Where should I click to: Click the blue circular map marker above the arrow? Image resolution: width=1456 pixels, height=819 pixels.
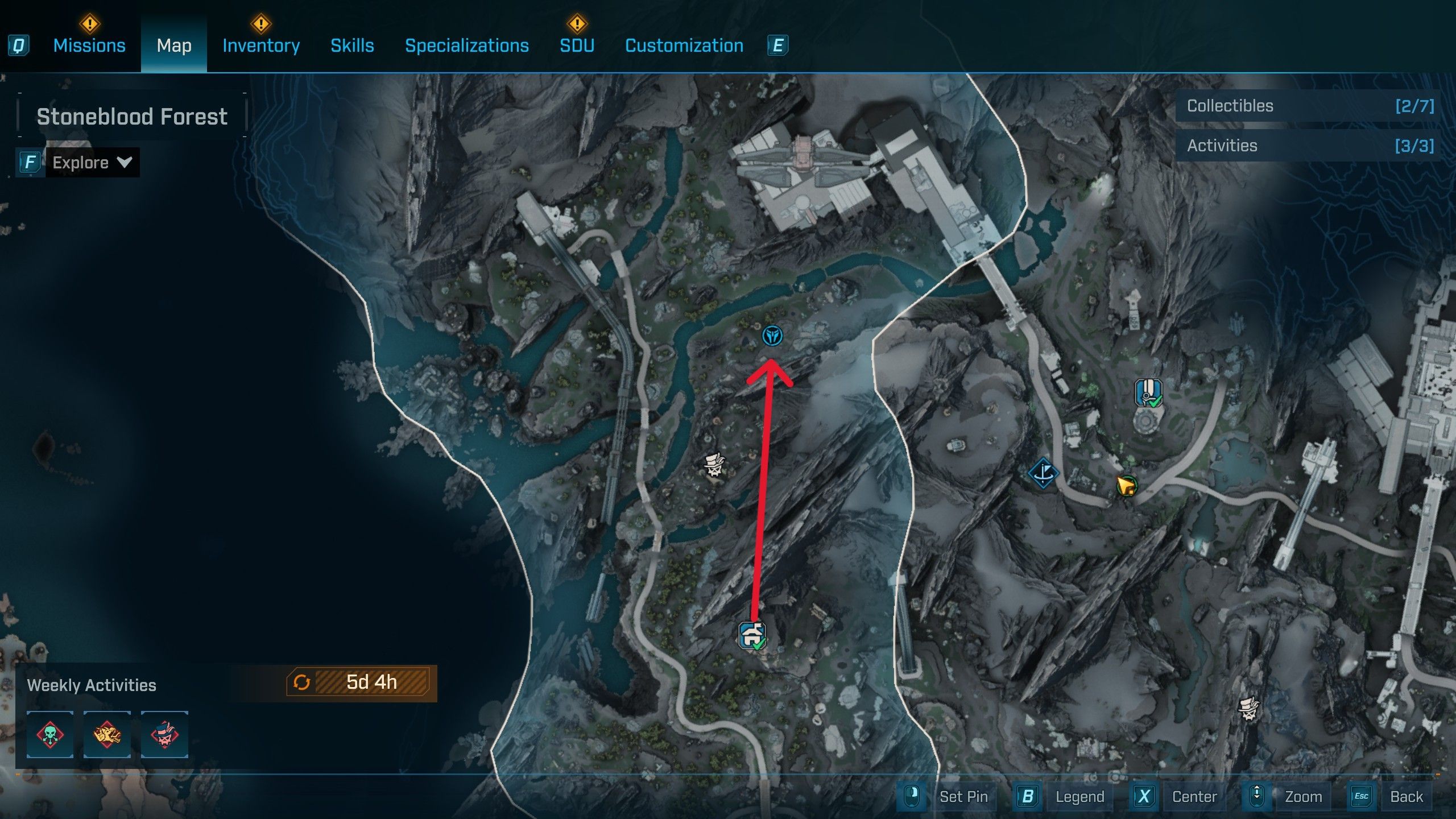point(772,336)
